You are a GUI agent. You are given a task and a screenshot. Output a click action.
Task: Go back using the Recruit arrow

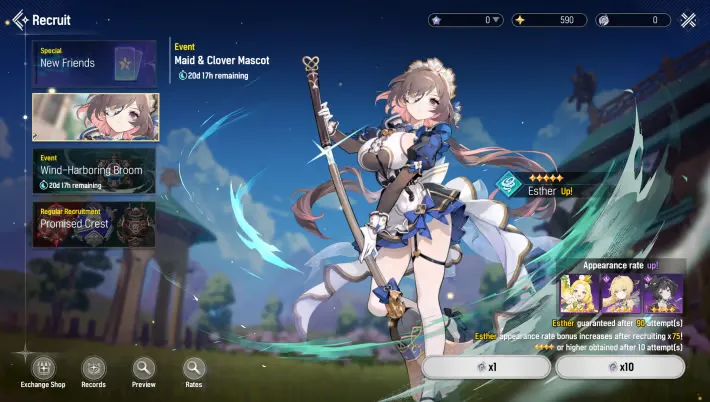coord(18,20)
